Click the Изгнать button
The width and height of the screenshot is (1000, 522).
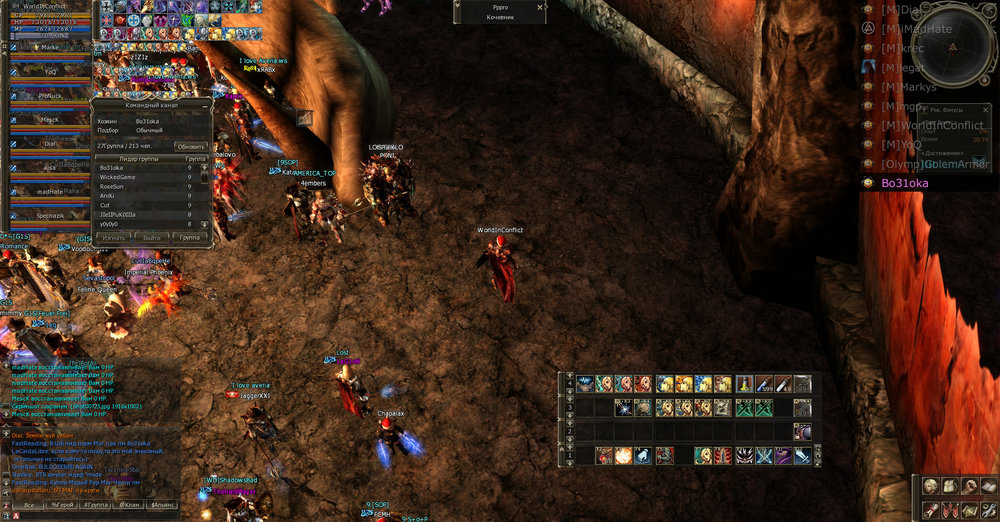(x=113, y=238)
